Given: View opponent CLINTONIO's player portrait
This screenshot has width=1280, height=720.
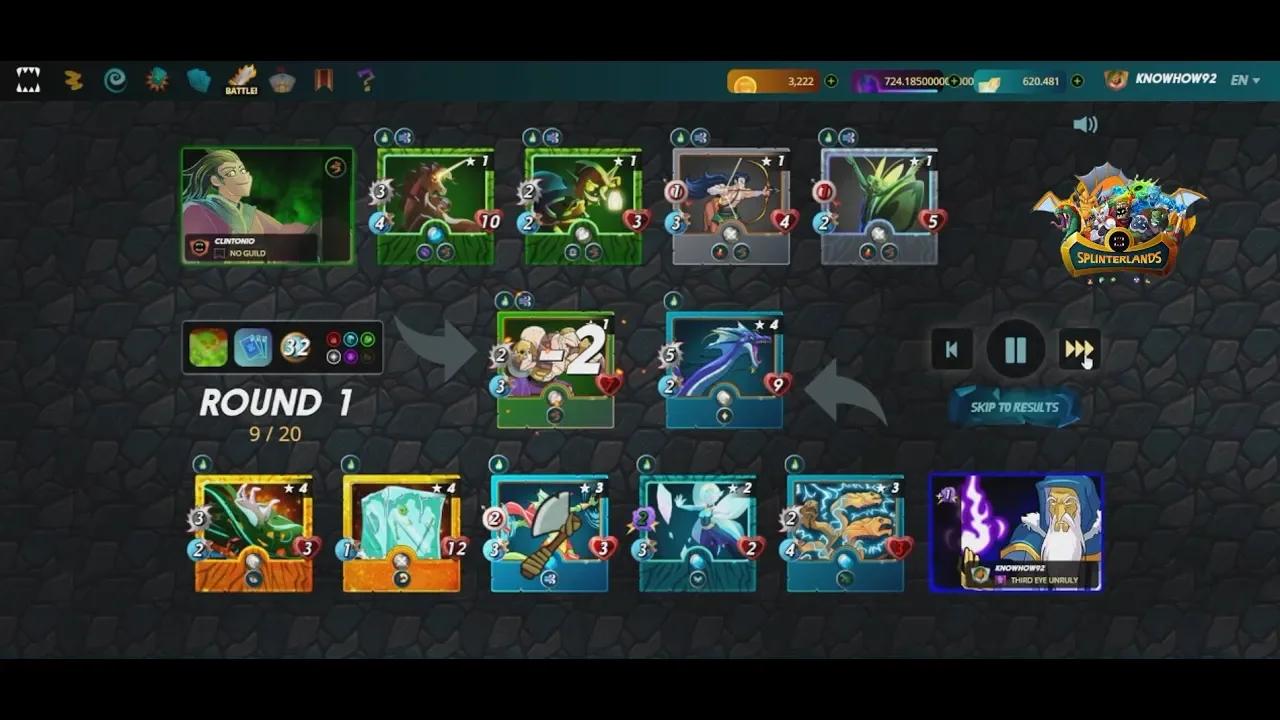Looking at the screenshot, I should [267, 205].
